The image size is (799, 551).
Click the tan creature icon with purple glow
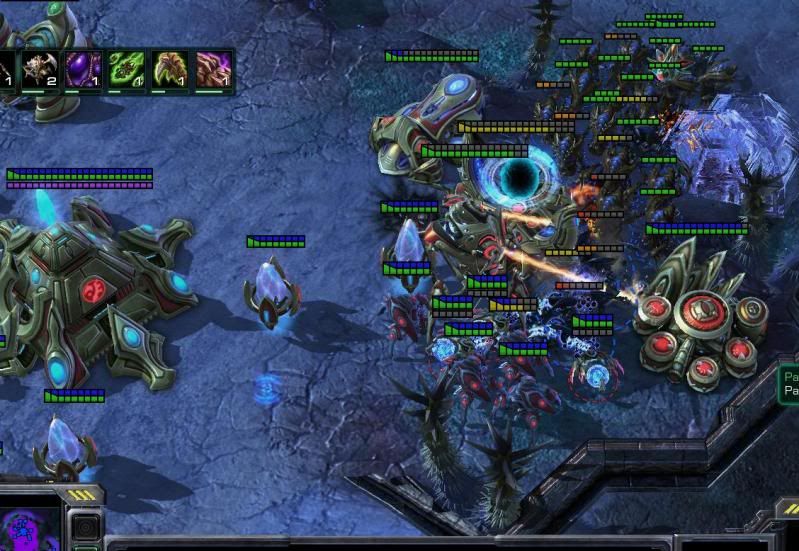click(x=211, y=70)
